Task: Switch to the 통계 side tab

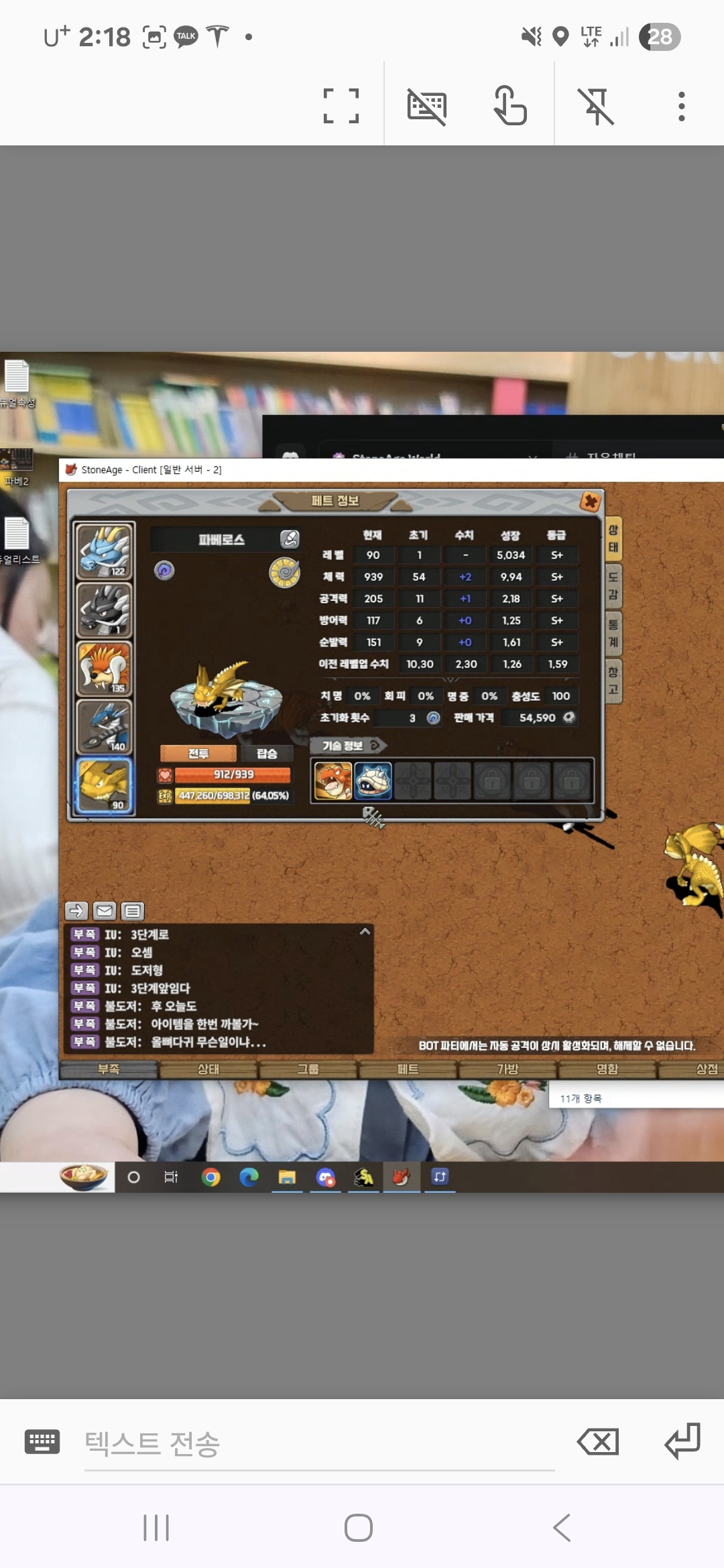Action: click(613, 633)
